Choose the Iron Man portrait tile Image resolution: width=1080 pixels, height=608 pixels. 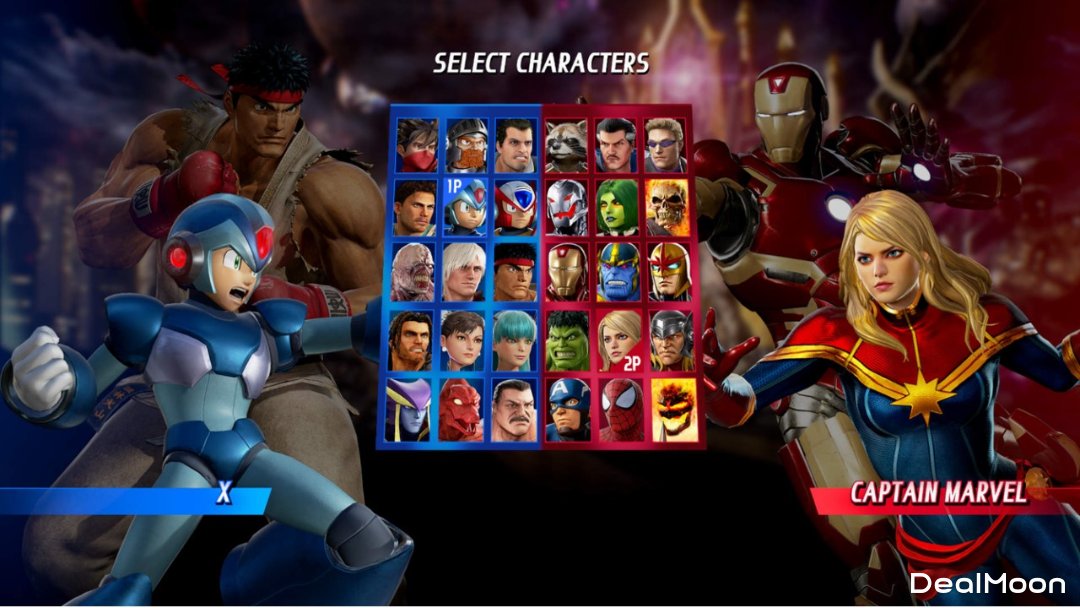click(568, 272)
